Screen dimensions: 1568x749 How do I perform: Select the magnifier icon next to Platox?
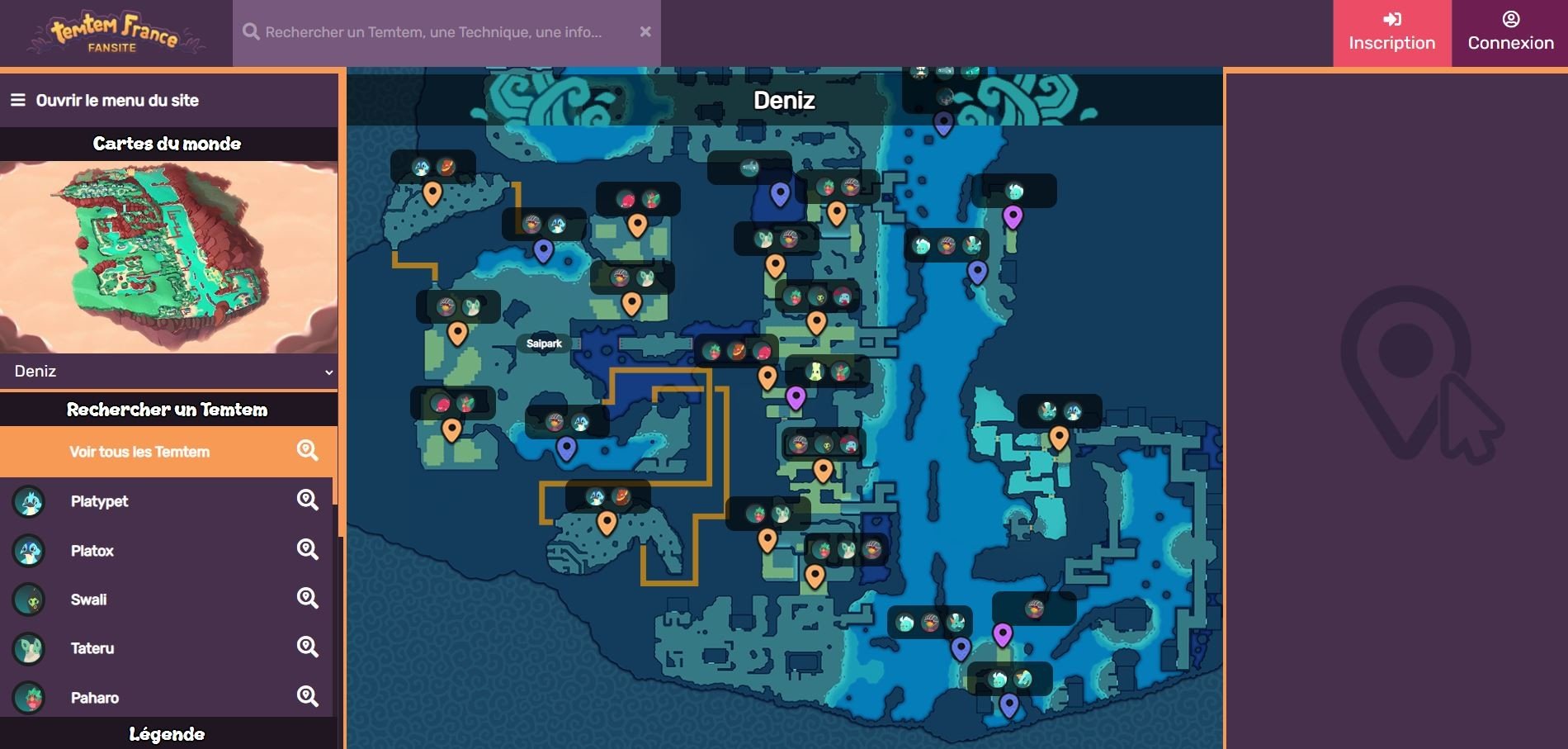point(307,550)
